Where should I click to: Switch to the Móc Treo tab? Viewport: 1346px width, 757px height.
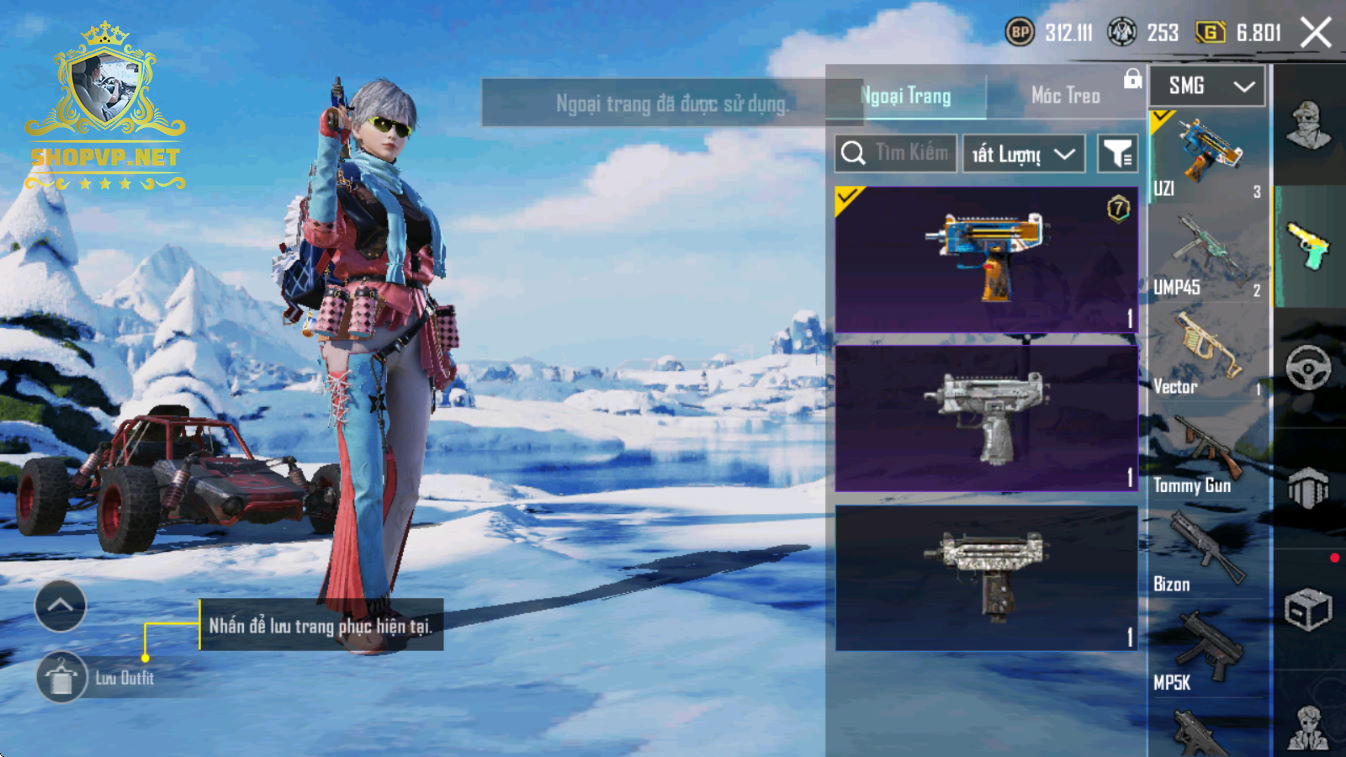click(x=1065, y=96)
